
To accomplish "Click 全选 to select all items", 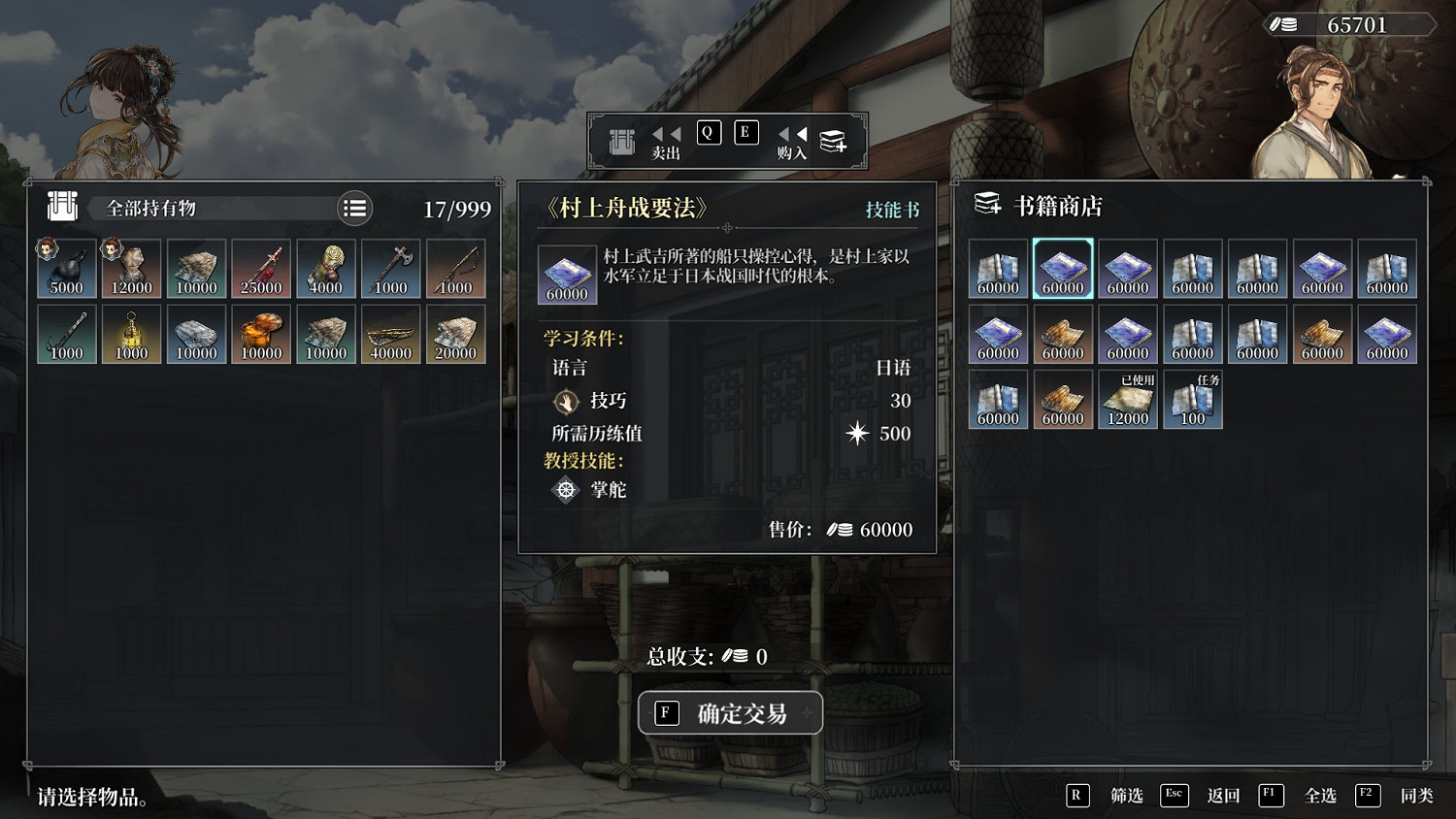I will click(1321, 795).
